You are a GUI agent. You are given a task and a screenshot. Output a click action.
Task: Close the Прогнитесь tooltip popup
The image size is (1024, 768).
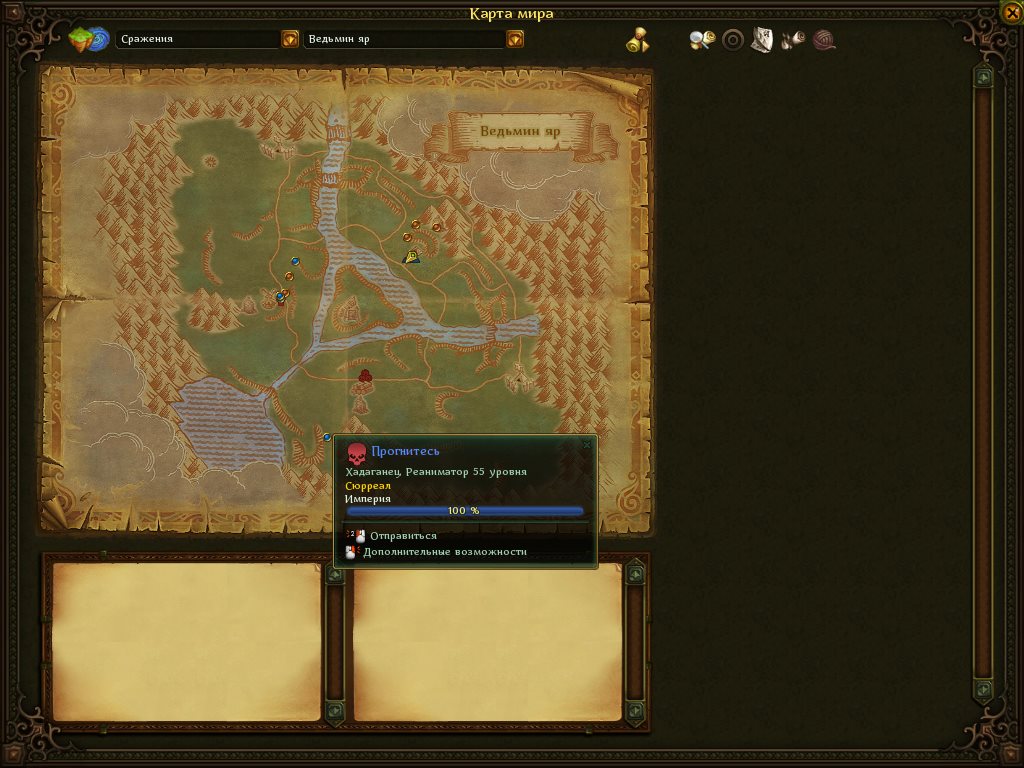point(587,444)
